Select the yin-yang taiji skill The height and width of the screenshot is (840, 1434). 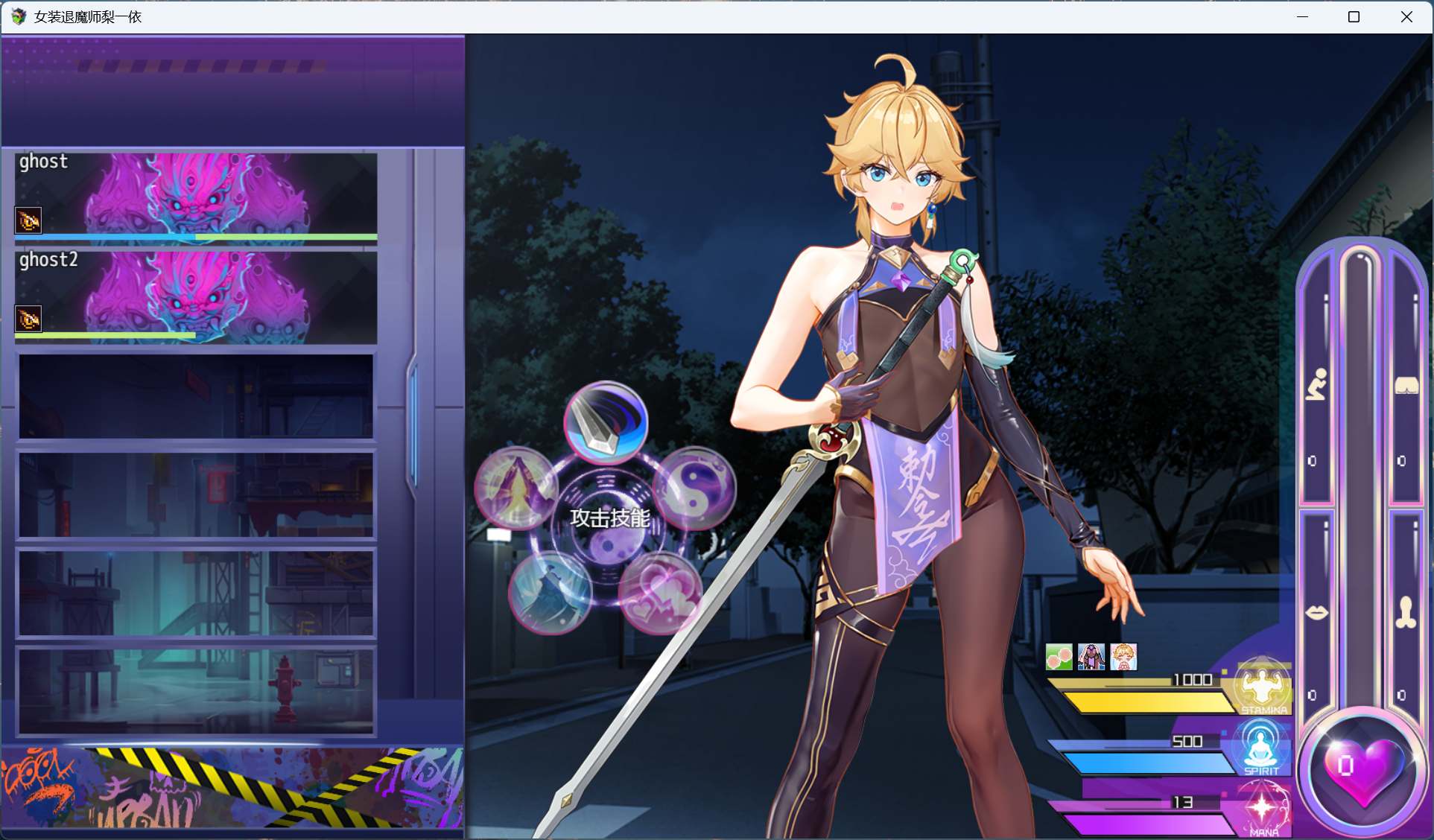point(697,488)
